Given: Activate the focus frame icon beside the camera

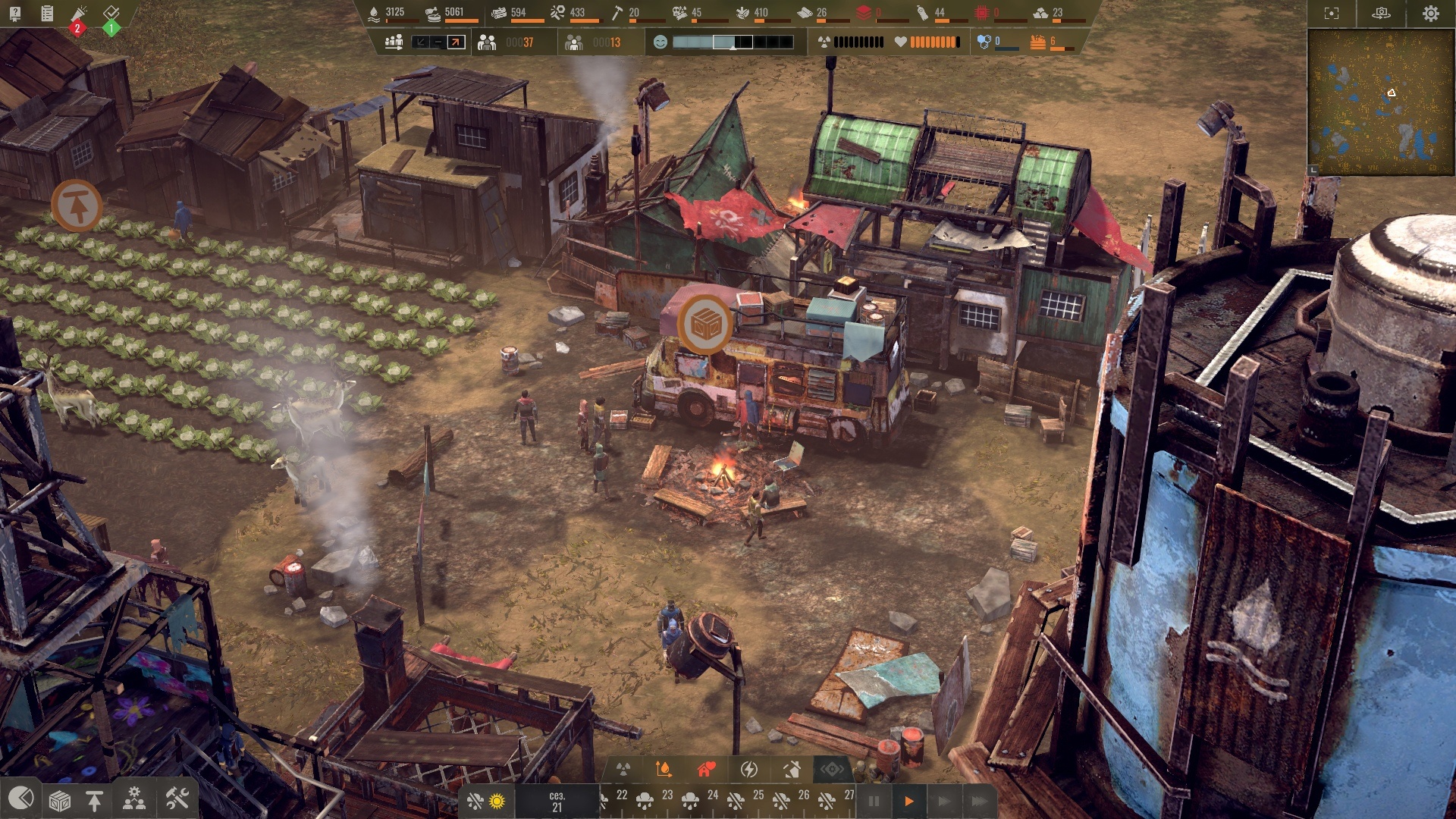Looking at the screenshot, I should click(x=1332, y=14).
